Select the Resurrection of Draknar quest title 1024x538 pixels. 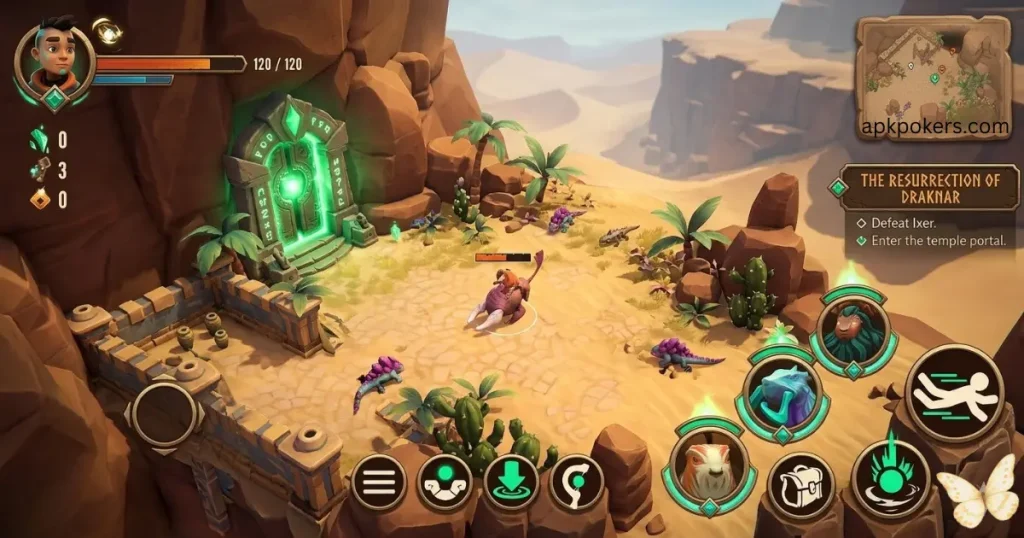coord(930,188)
